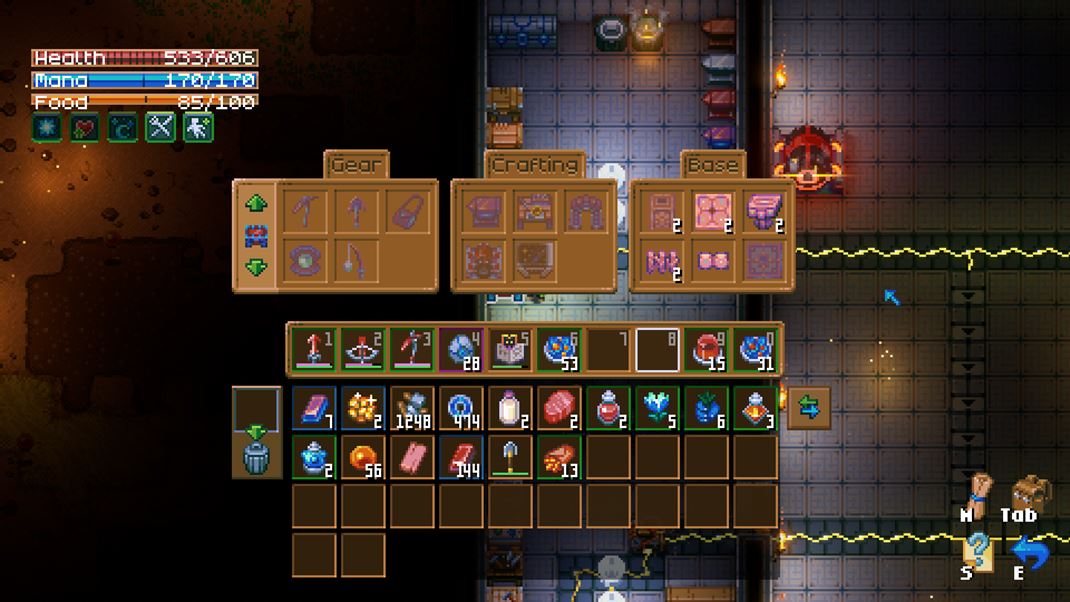Select hotbar slot 9 with 15 red items
The width and height of the screenshot is (1070, 602).
click(706, 350)
